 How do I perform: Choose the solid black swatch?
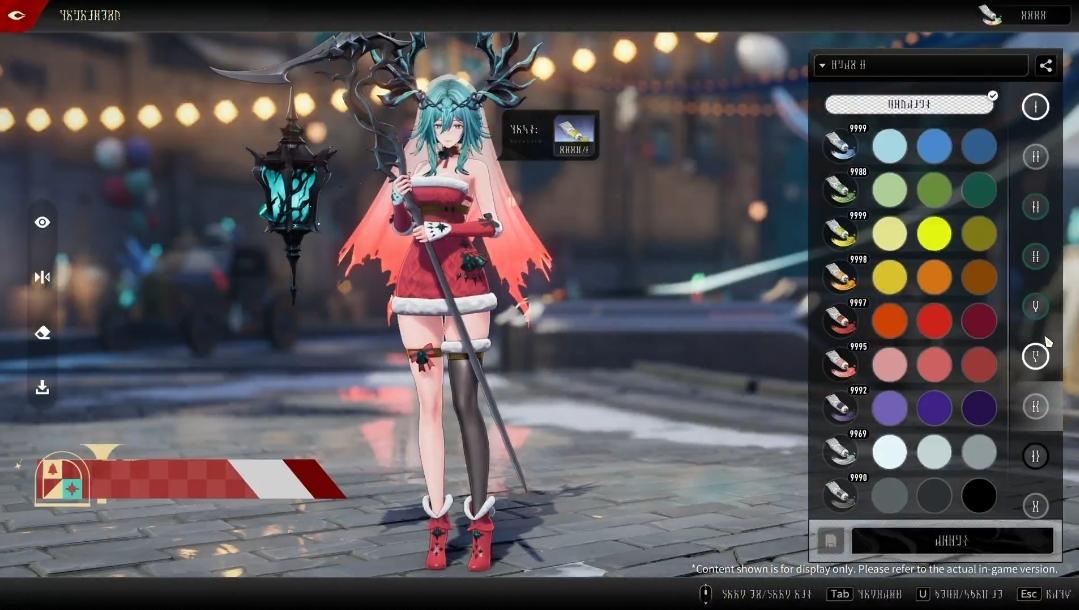(979, 496)
